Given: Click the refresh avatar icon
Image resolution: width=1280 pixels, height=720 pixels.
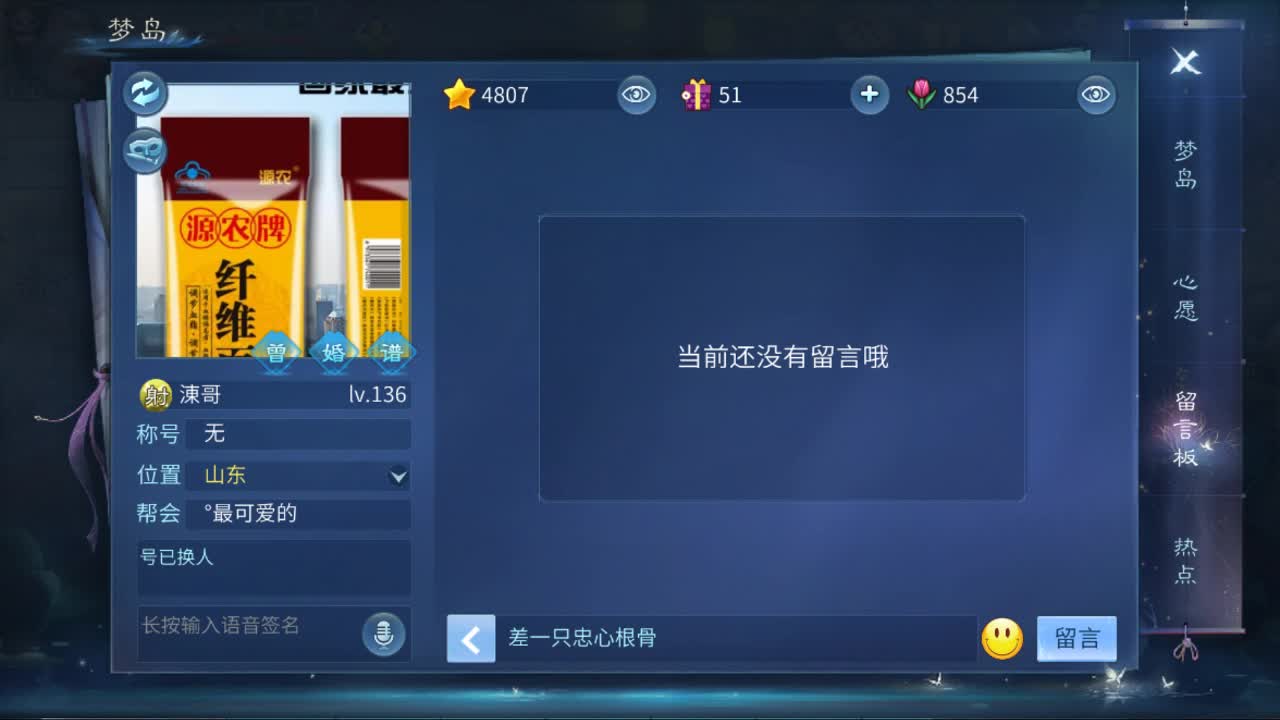Looking at the screenshot, I should 144,93.
